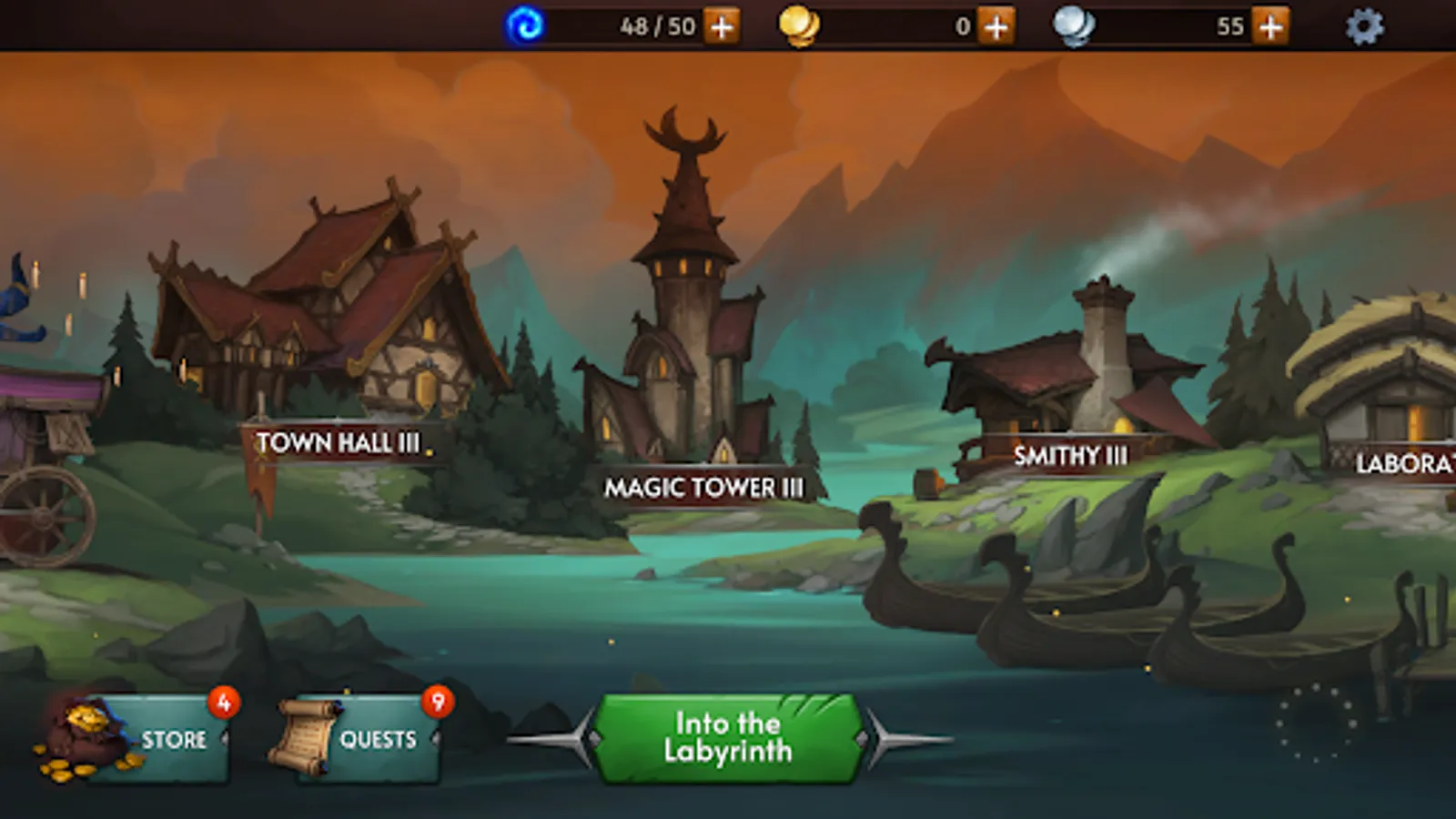Add more energy with the plus button
This screenshot has width=1456, height=819.
(721, 25)
